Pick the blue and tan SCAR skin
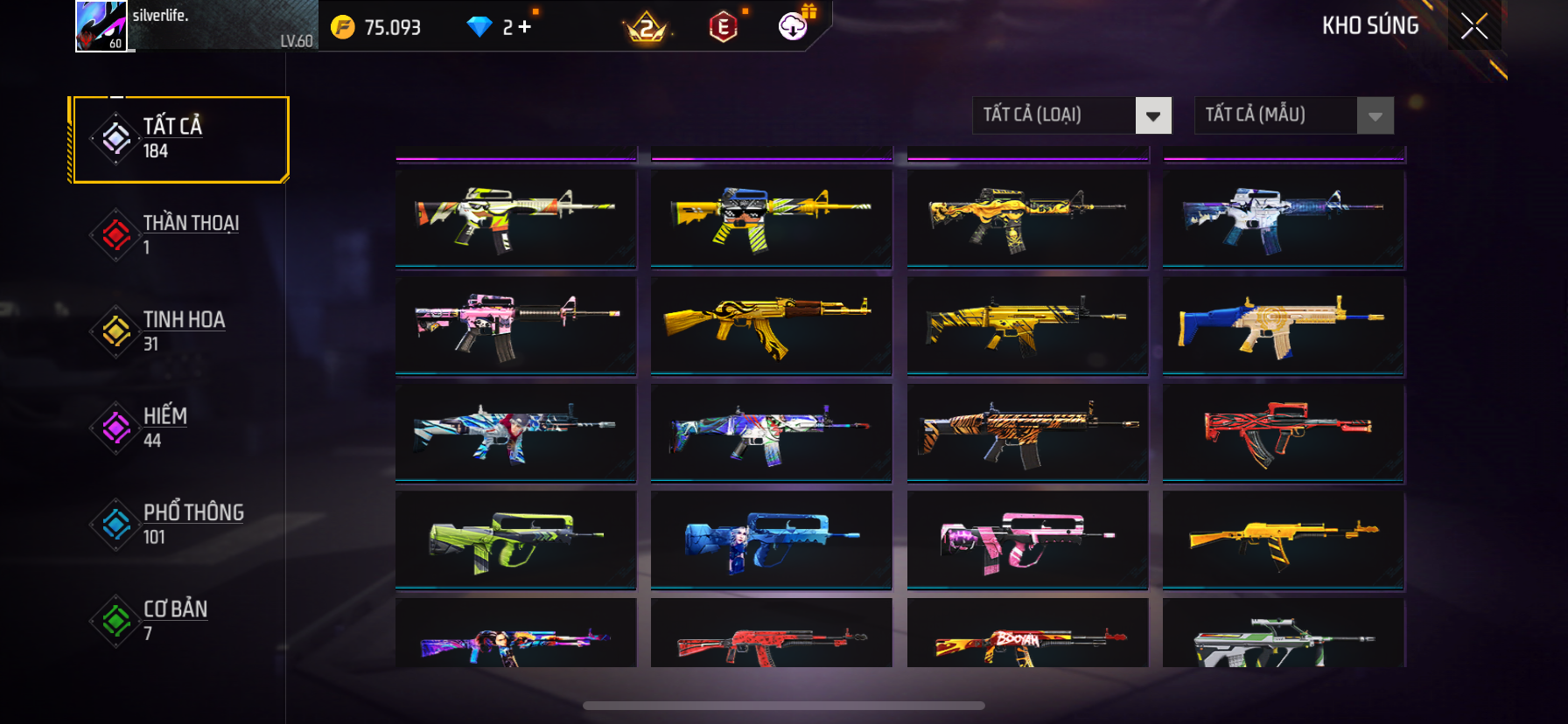 pos(1284,325)
